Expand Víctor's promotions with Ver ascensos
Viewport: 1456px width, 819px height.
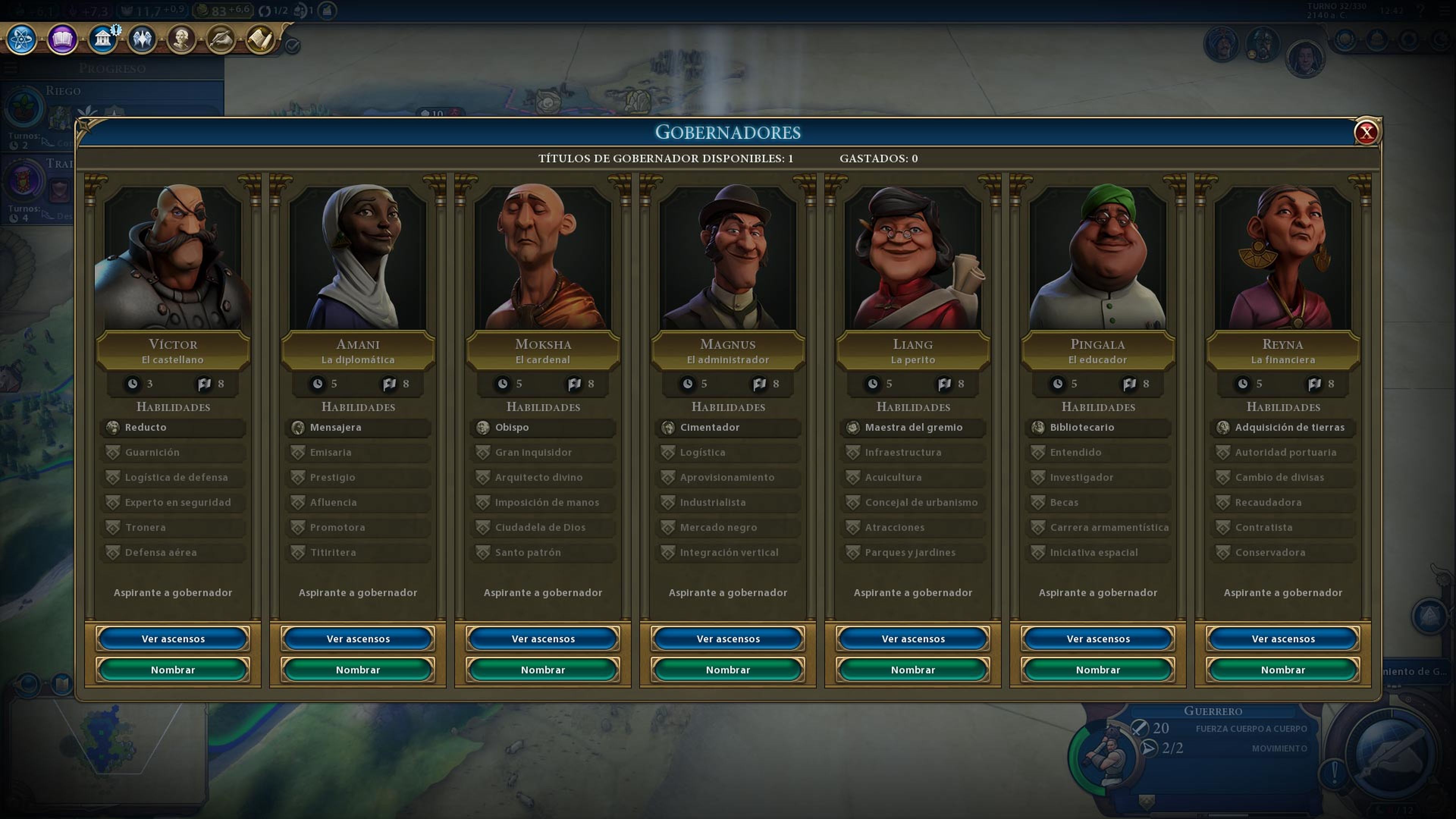(174, 638)
